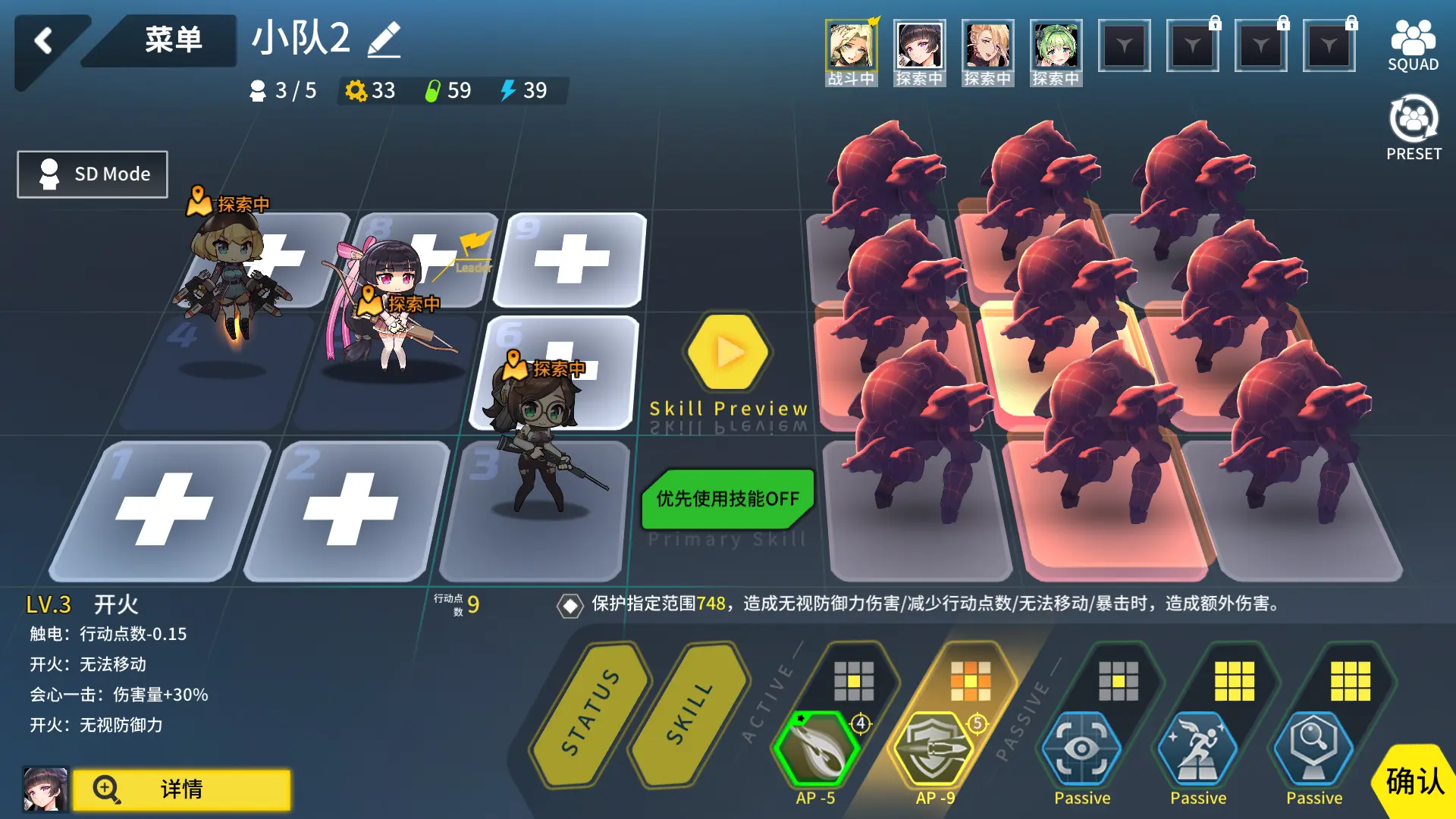Click the sprinting Passive skill icon

1198,747
